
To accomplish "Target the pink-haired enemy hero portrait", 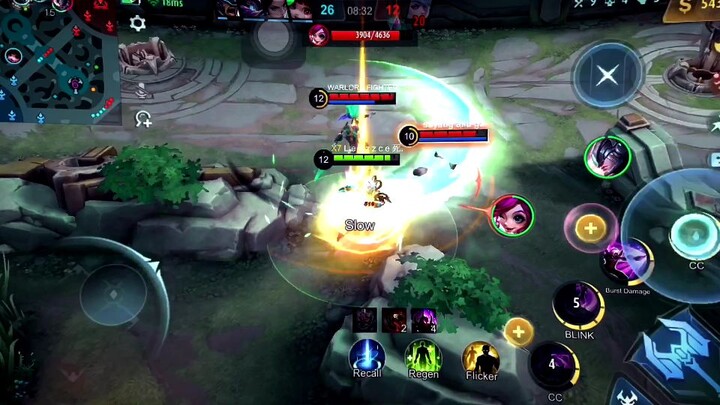I will tap(512, 216).
